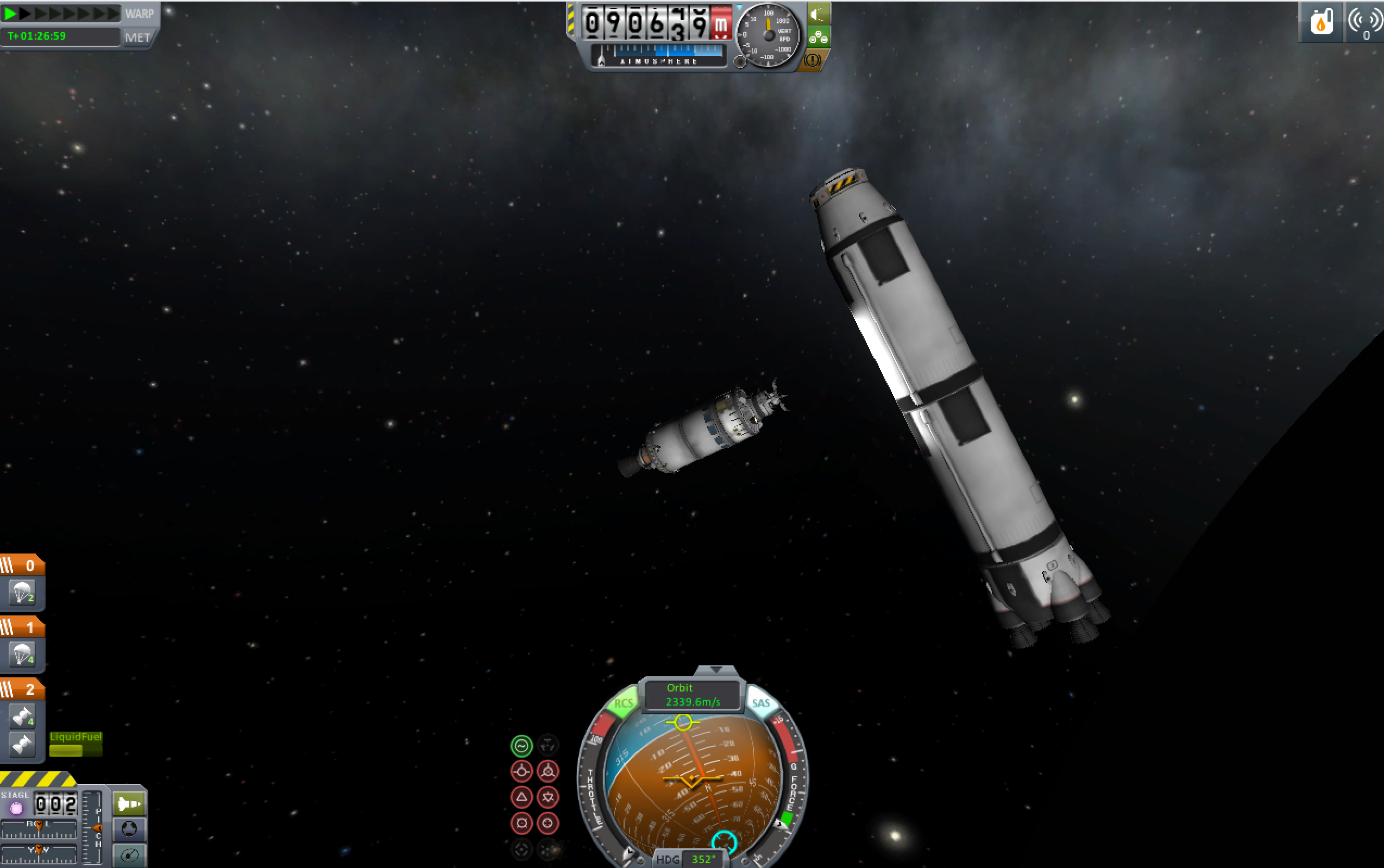This screenshot has width=1384, height=868.
Task: Set SAS to hold Prograde
Action: pos(521,771)
